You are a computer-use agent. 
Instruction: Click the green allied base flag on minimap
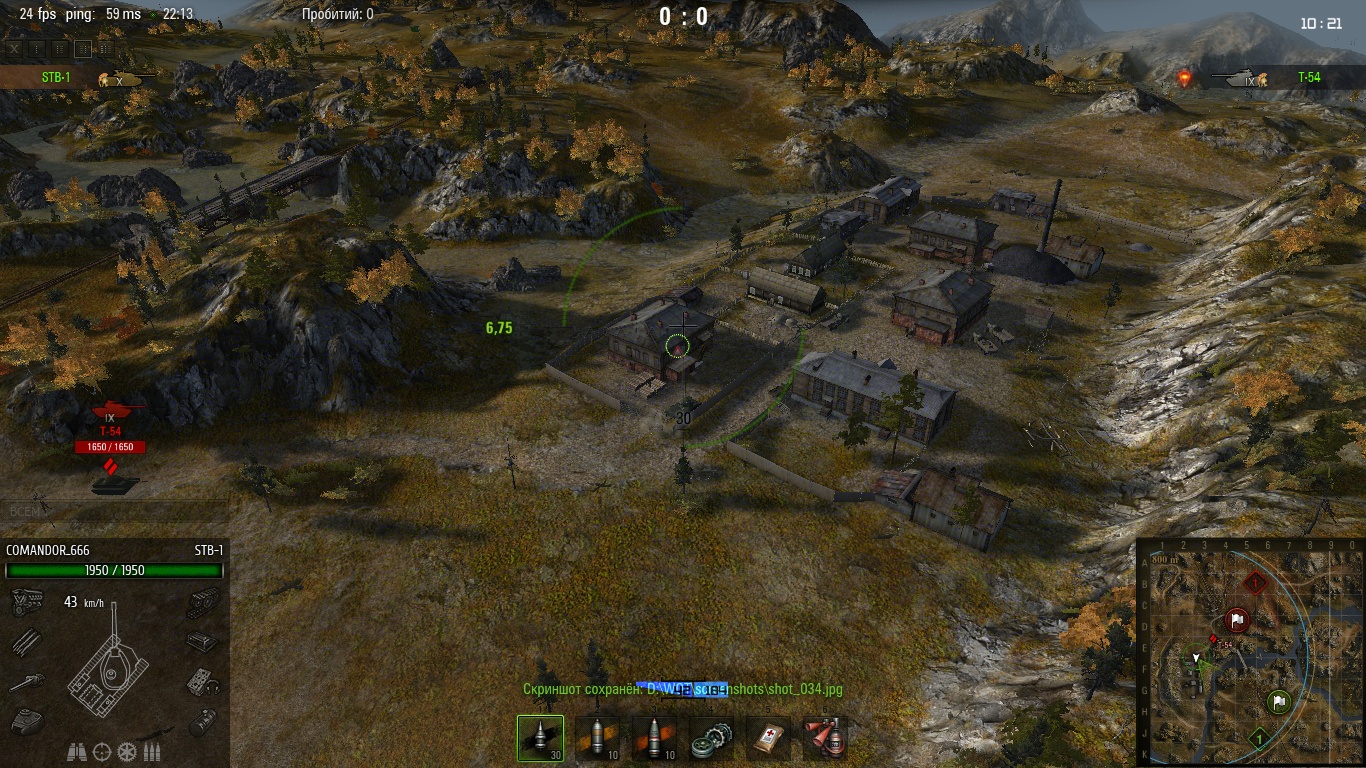tap(1278, 701)
